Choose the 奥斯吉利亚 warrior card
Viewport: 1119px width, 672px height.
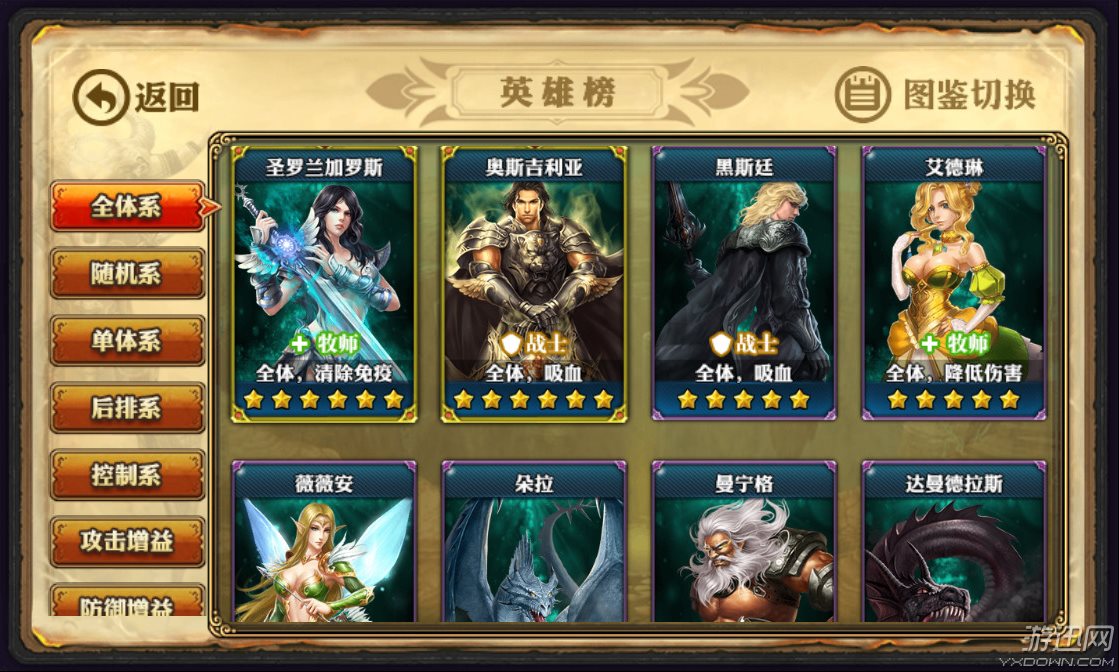click(x=534, y=285)
